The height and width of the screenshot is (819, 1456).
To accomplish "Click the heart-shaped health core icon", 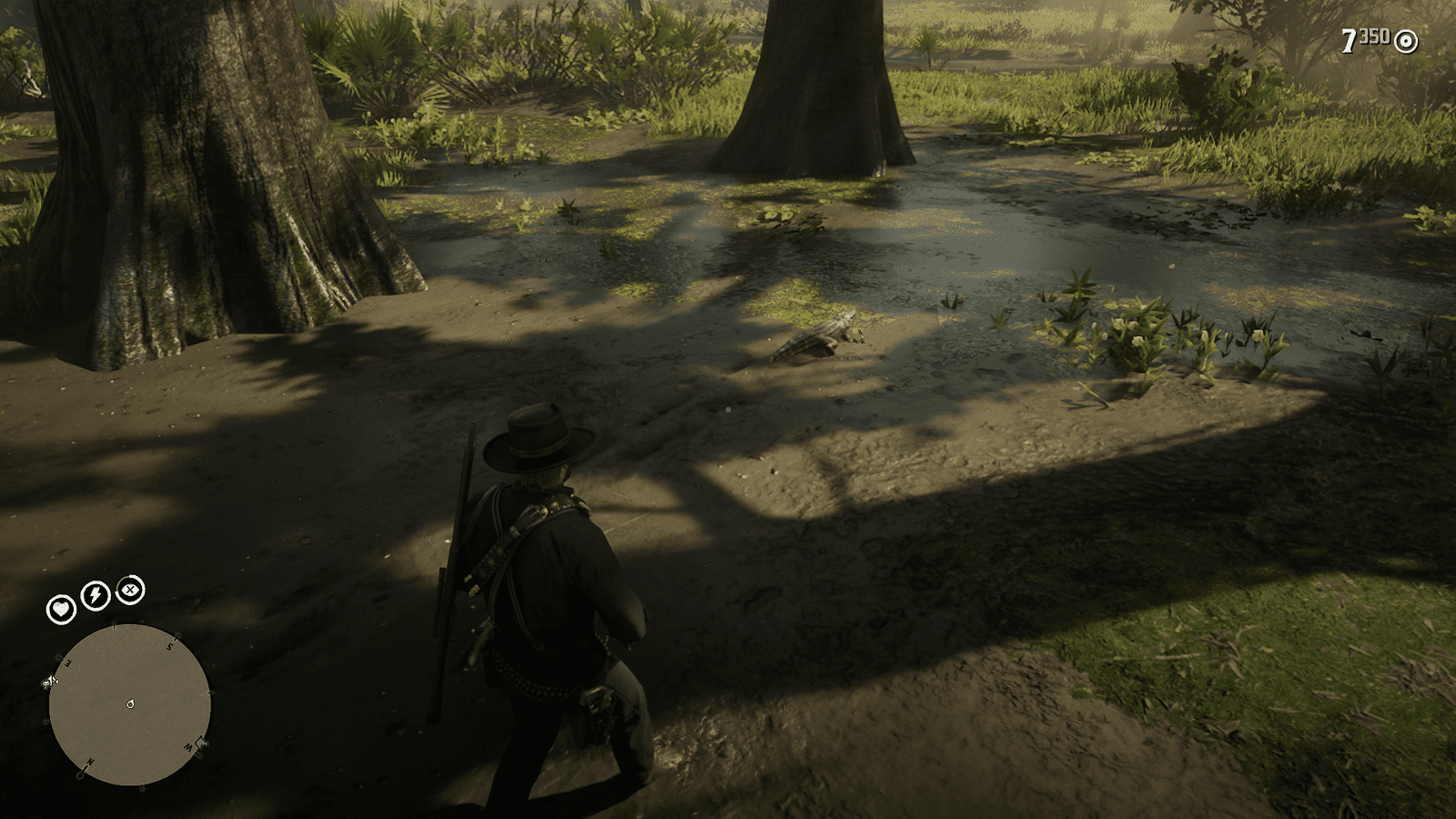I will pyautogui.click(x=62, y=608).
